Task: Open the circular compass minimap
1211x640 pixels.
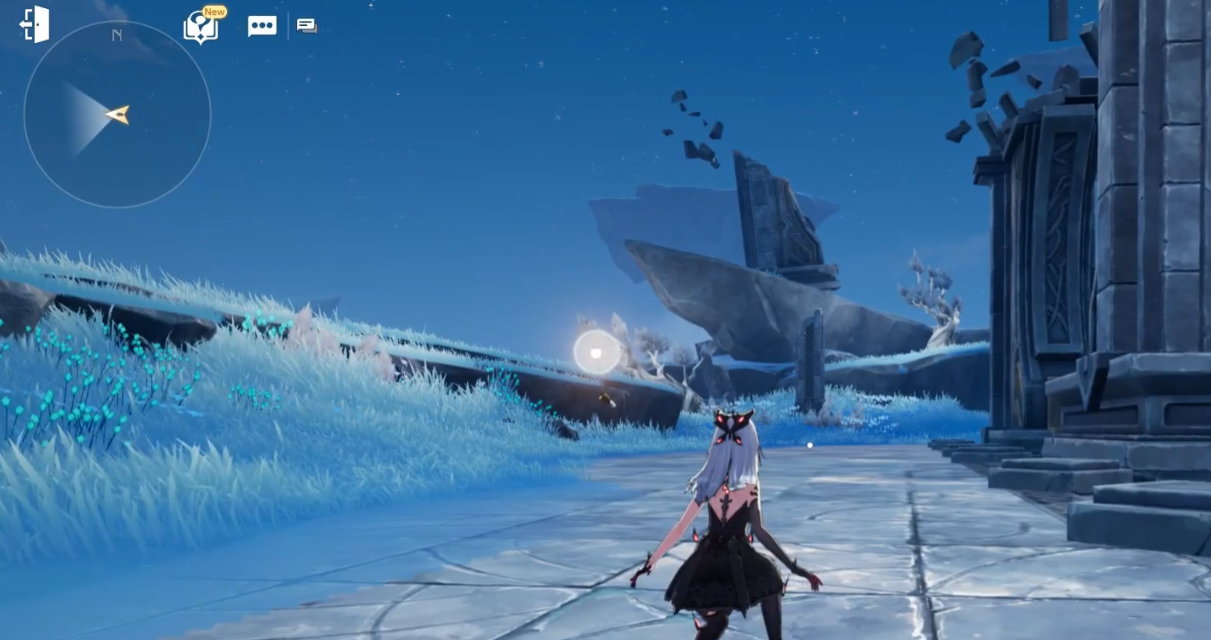Action: (x=117, y=114)
